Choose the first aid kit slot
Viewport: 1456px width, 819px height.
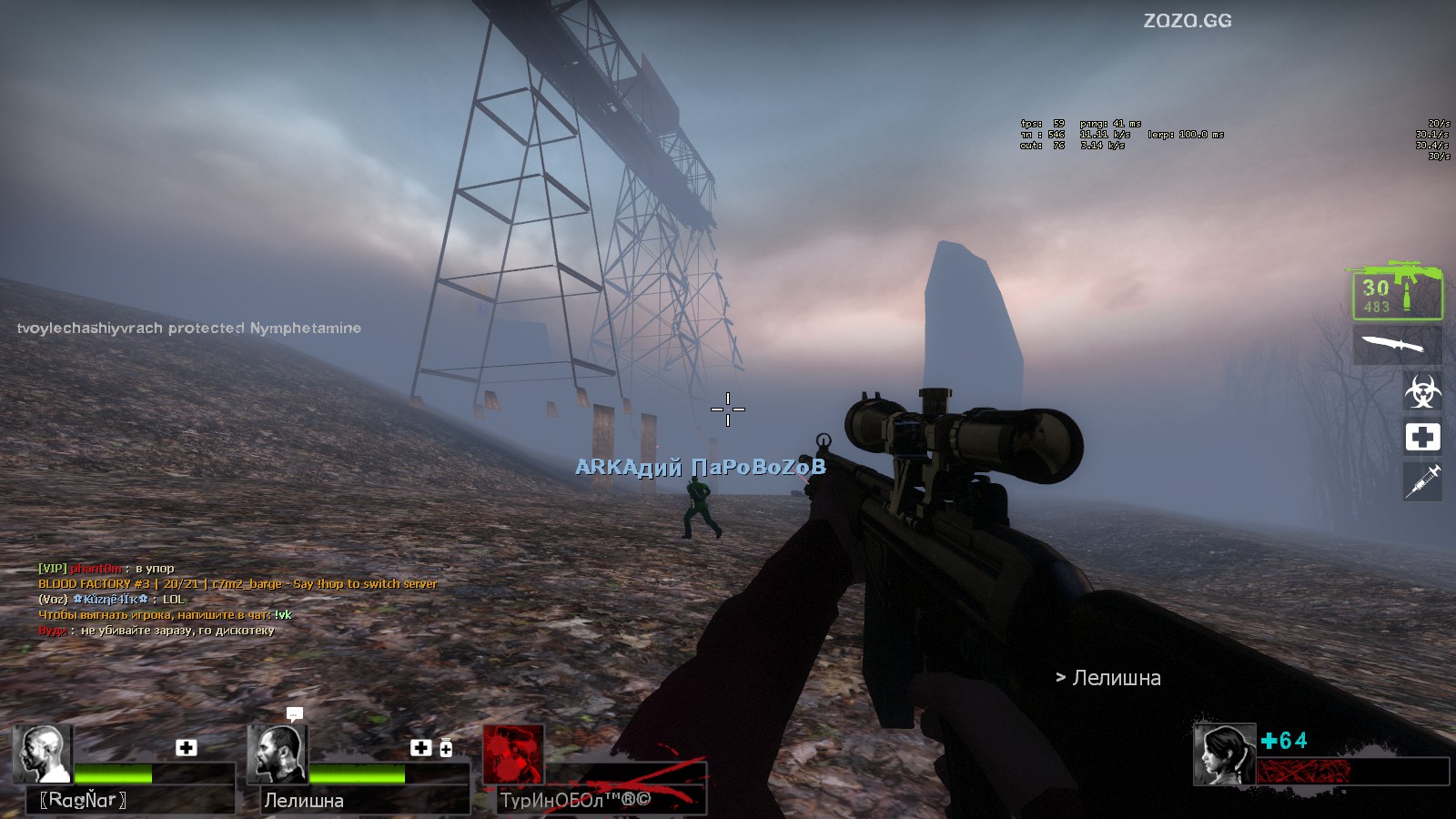pos(1421,437)
